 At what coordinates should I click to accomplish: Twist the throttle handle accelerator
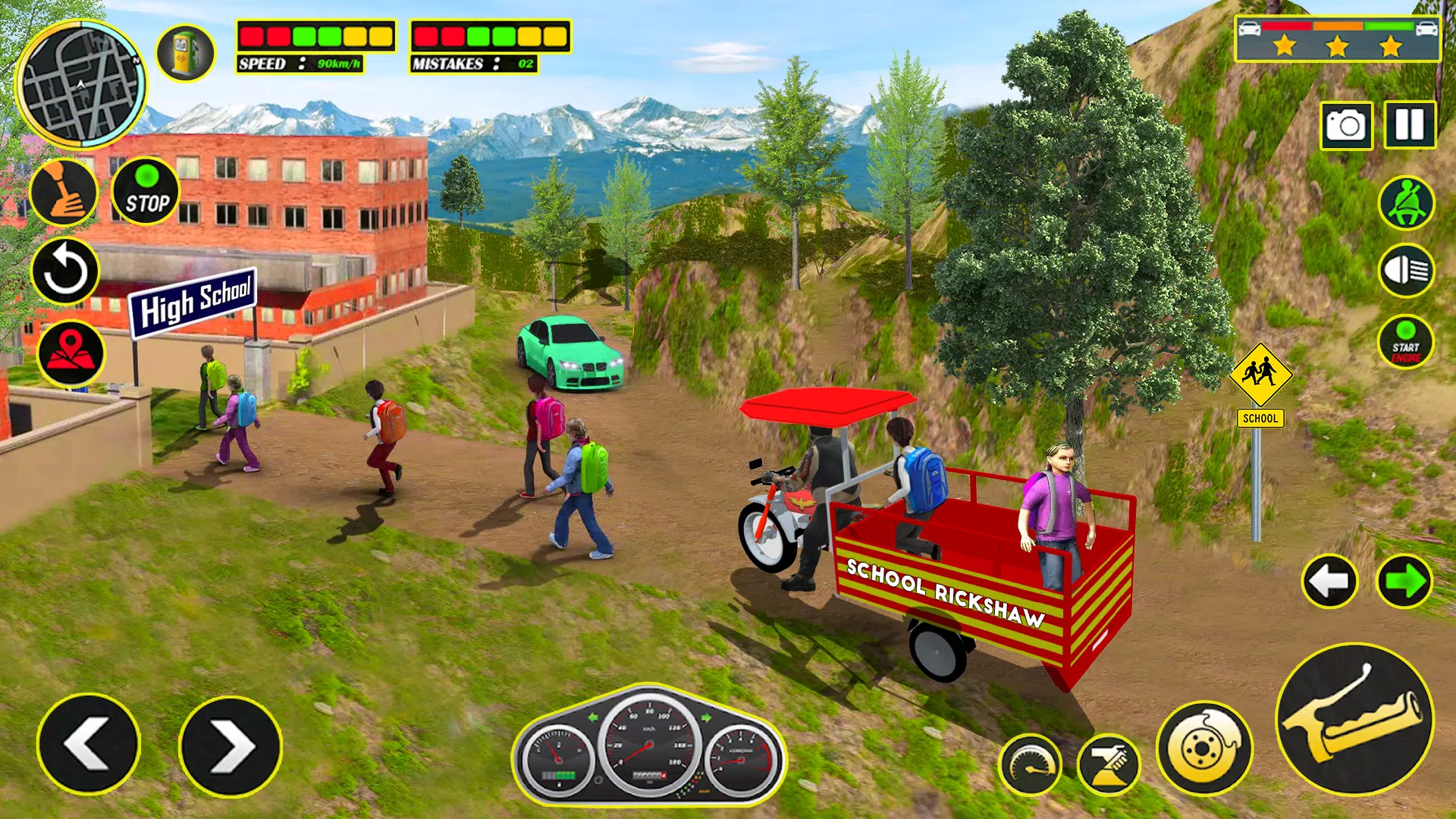tap(1354, 719)
